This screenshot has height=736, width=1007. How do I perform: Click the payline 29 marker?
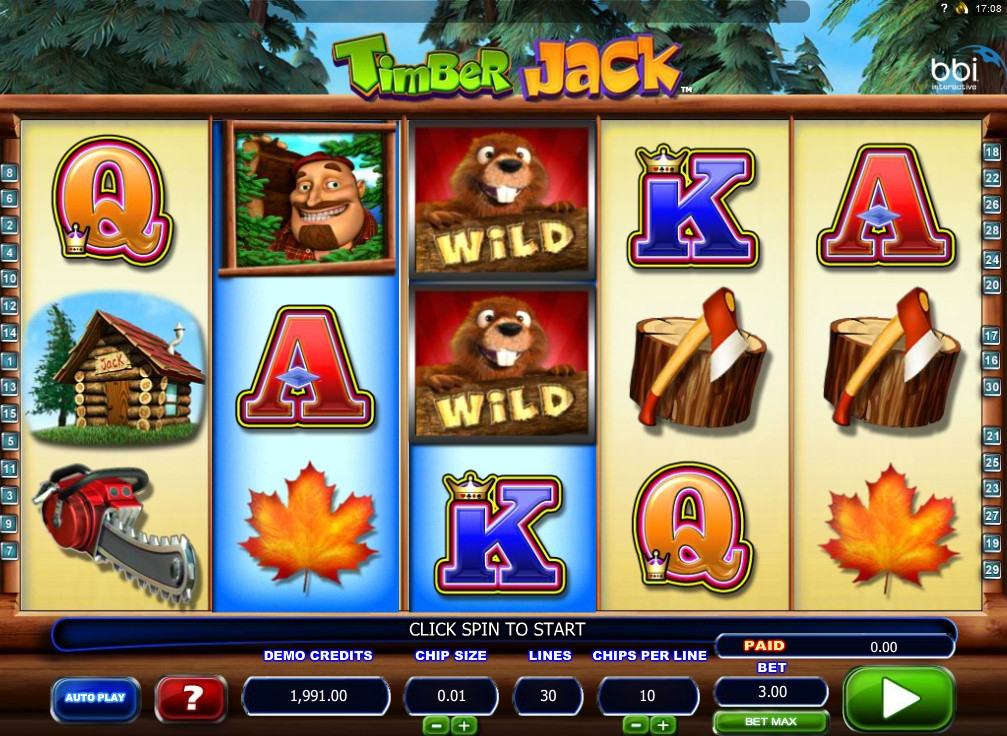pos(992,569)
